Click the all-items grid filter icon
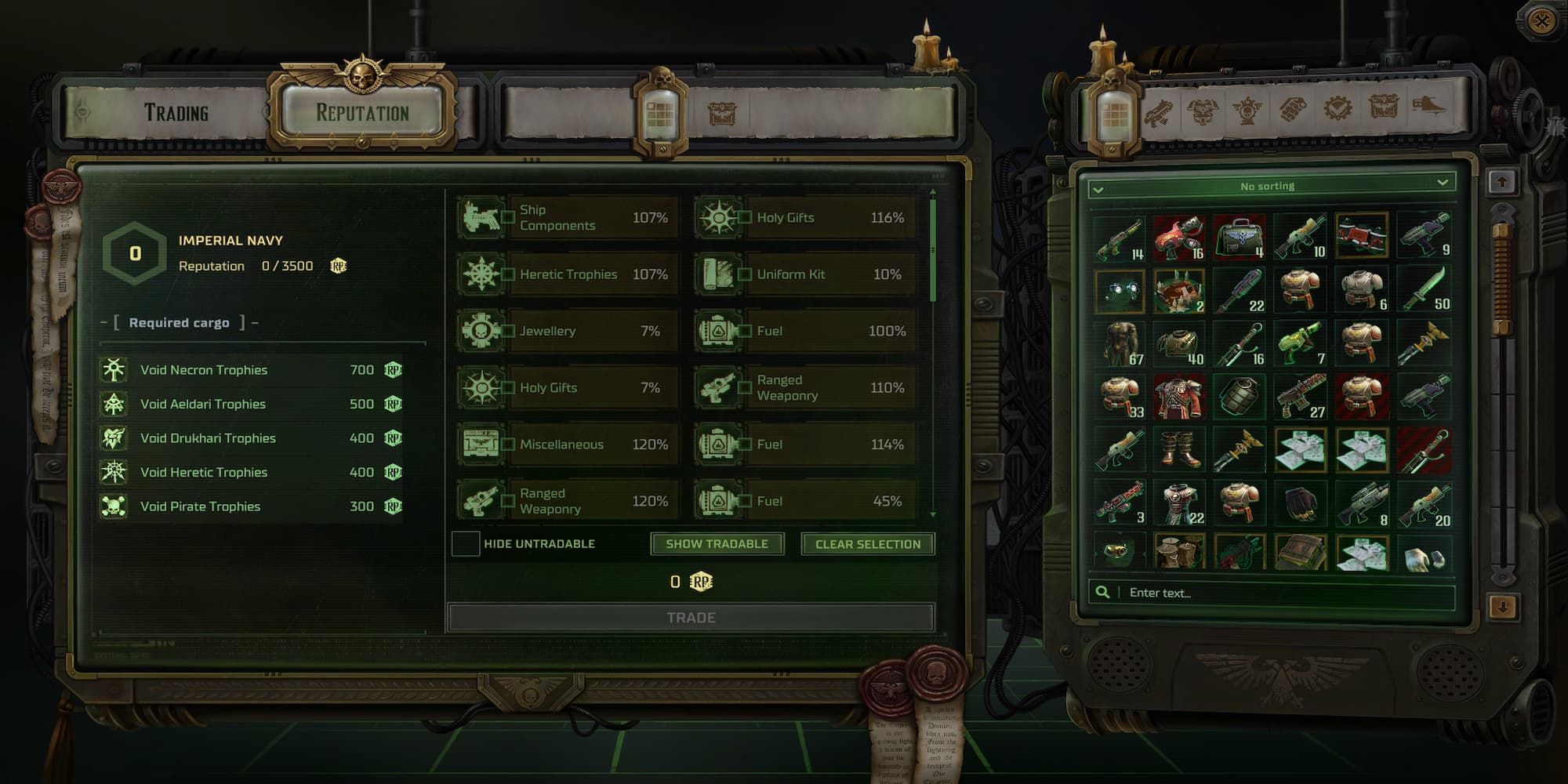The height and width of the screenshot is (784, 1568). 1112,114
